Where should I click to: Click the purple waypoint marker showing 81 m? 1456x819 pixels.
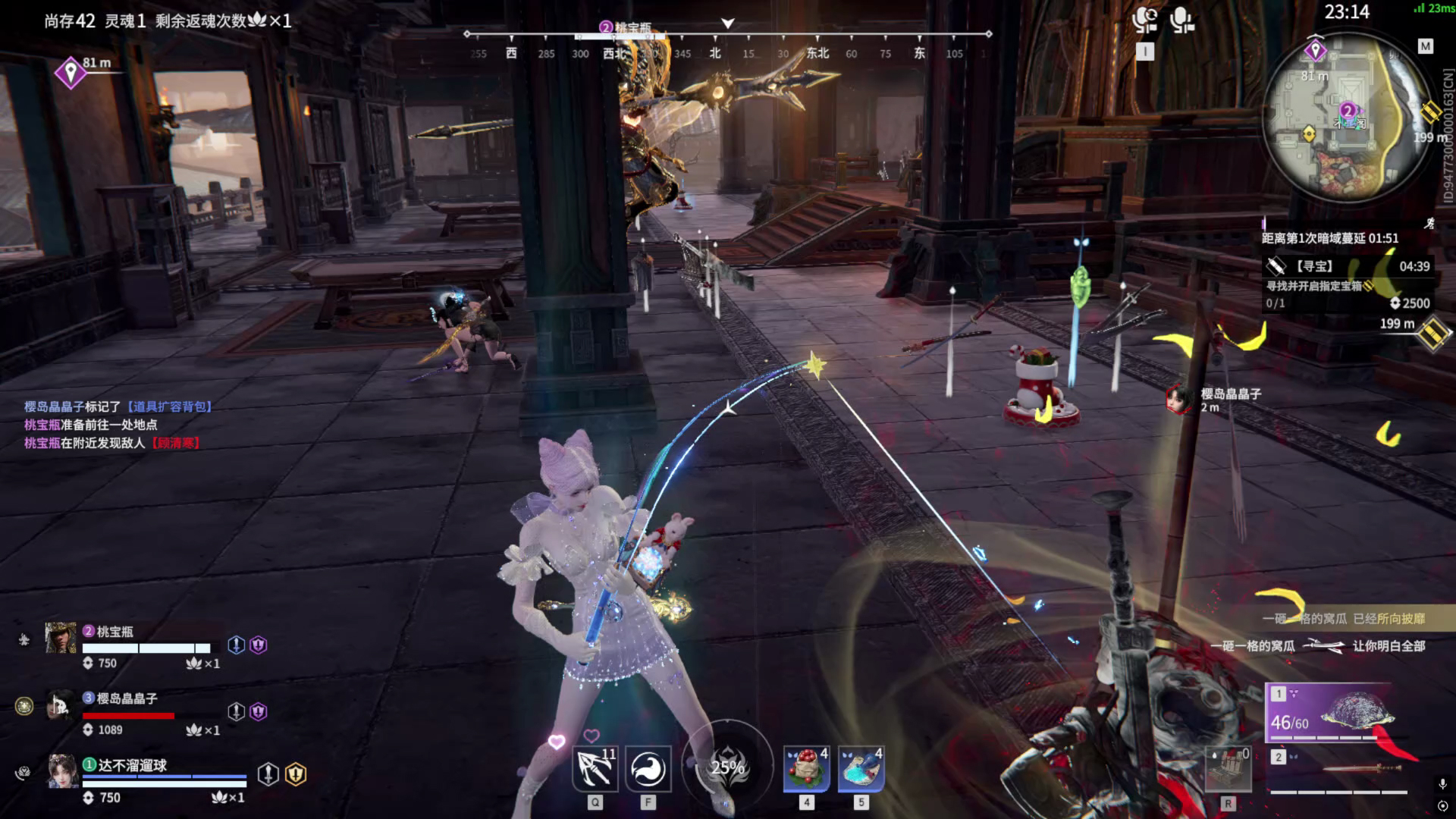click(71, 73)
